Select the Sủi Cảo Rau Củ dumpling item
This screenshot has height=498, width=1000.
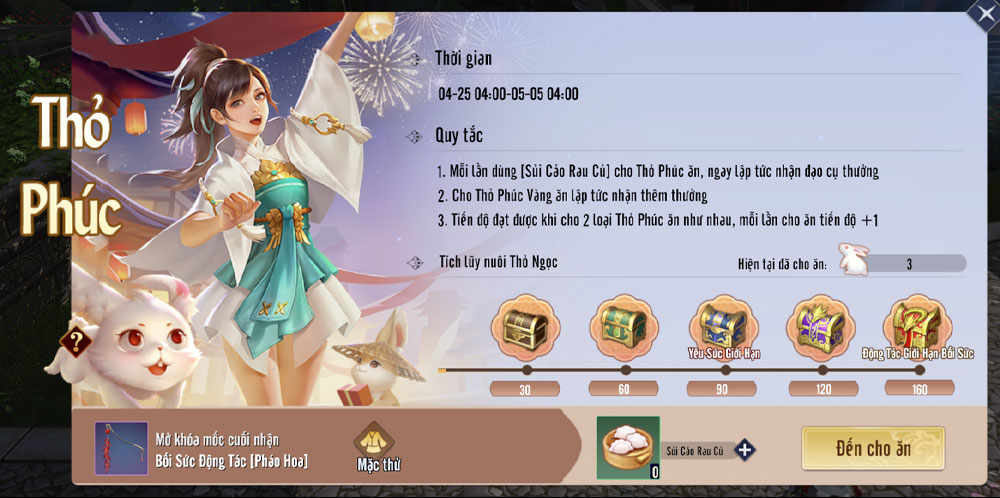628,447
